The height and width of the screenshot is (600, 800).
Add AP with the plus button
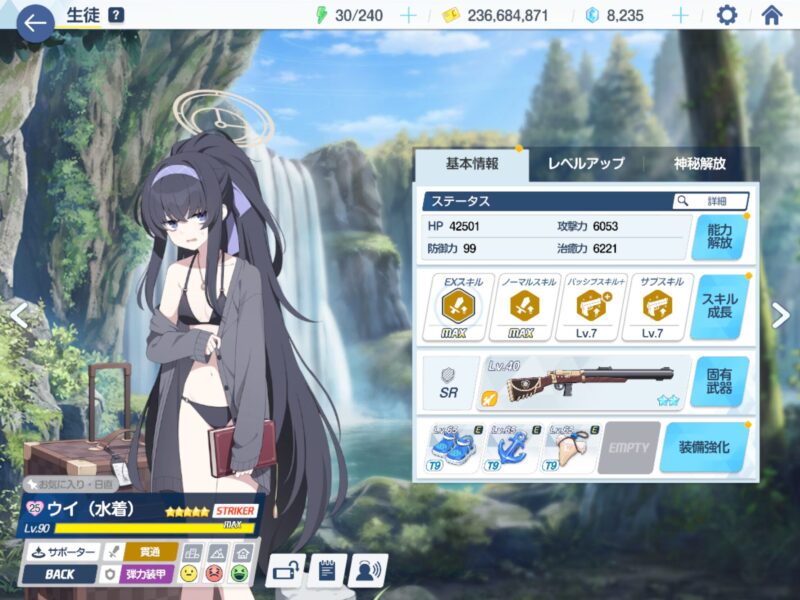(x=408, y=15)
